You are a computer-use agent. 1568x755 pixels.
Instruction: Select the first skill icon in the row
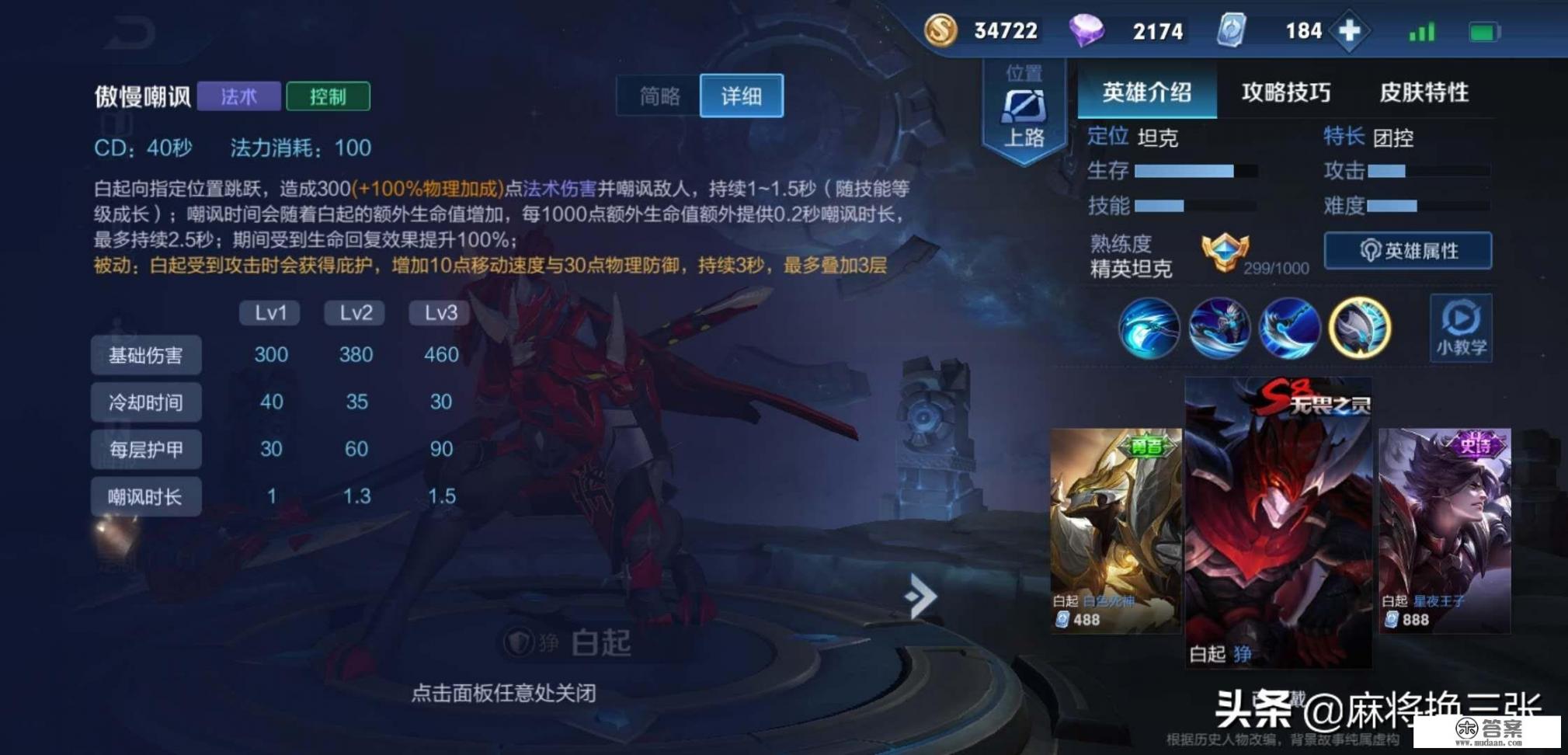click(x=1149, y=328)
